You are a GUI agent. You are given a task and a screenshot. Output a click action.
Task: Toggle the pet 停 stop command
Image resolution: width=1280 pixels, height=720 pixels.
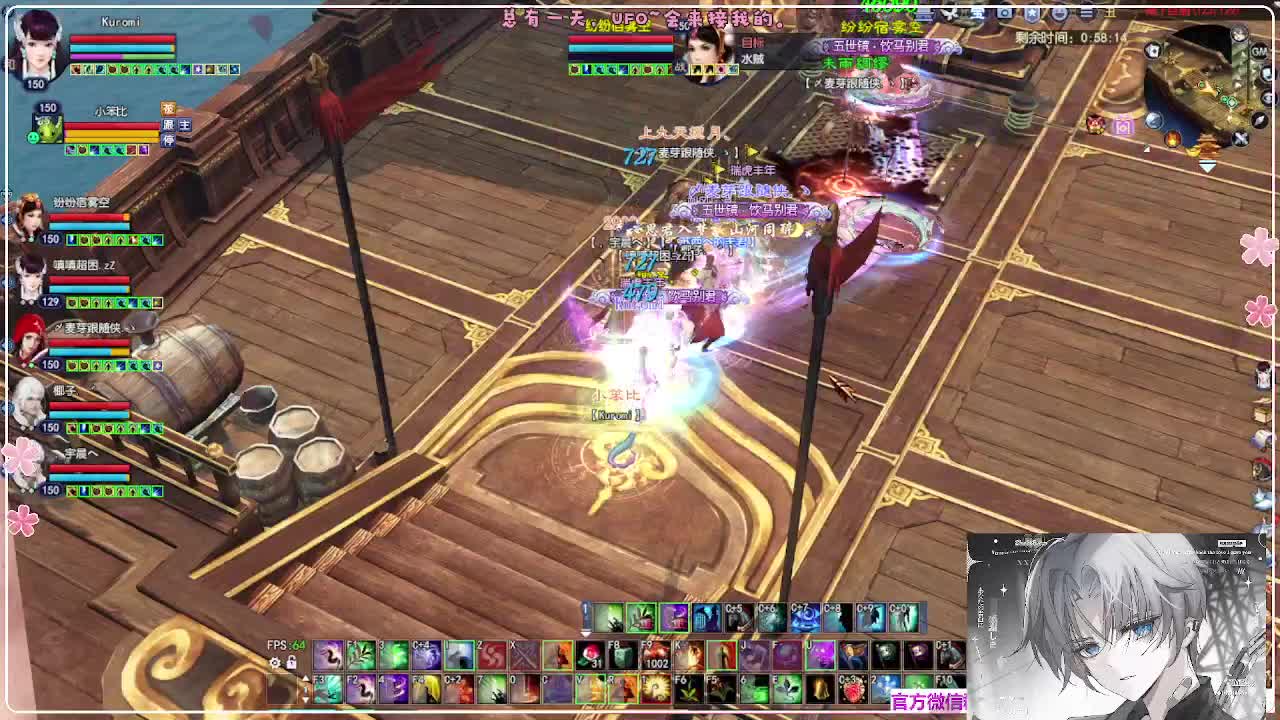pos(169,140)
